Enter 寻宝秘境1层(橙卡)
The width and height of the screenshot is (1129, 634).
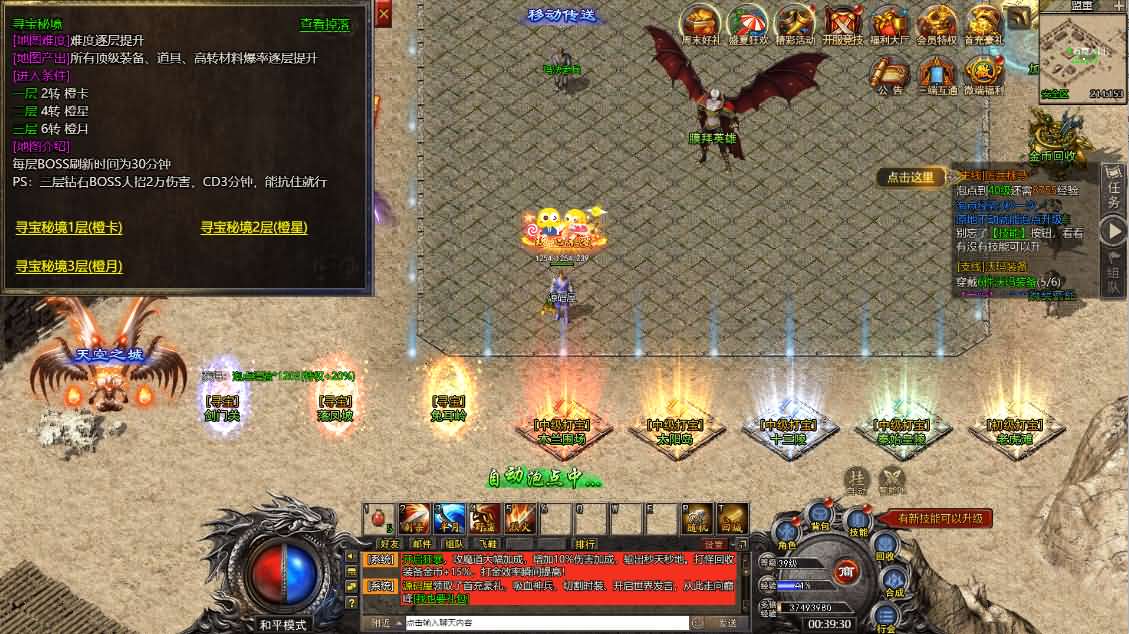click(69, 228)
